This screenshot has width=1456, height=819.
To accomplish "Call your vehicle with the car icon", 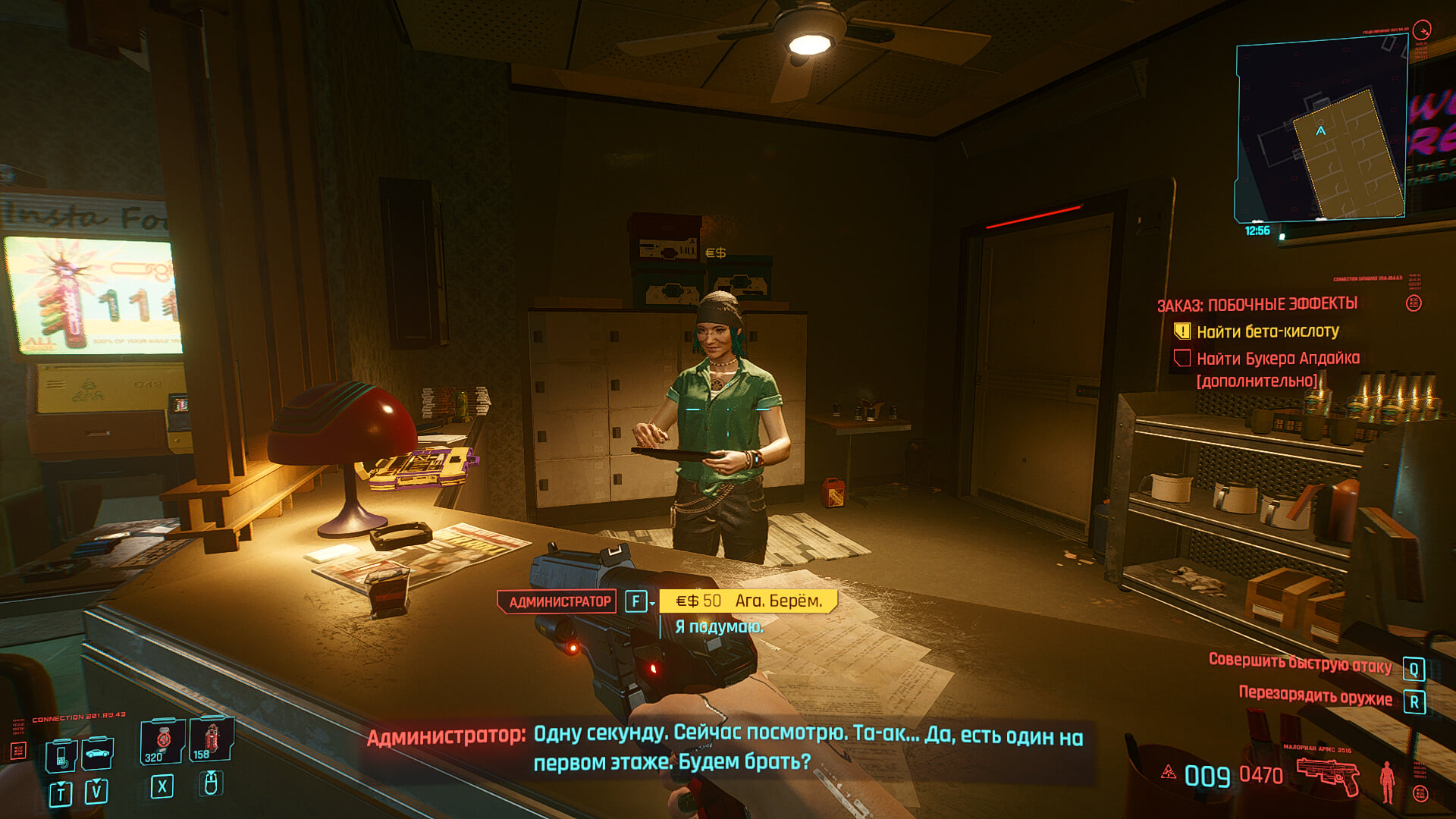I will pyautogui.click(x=98, y=753).
